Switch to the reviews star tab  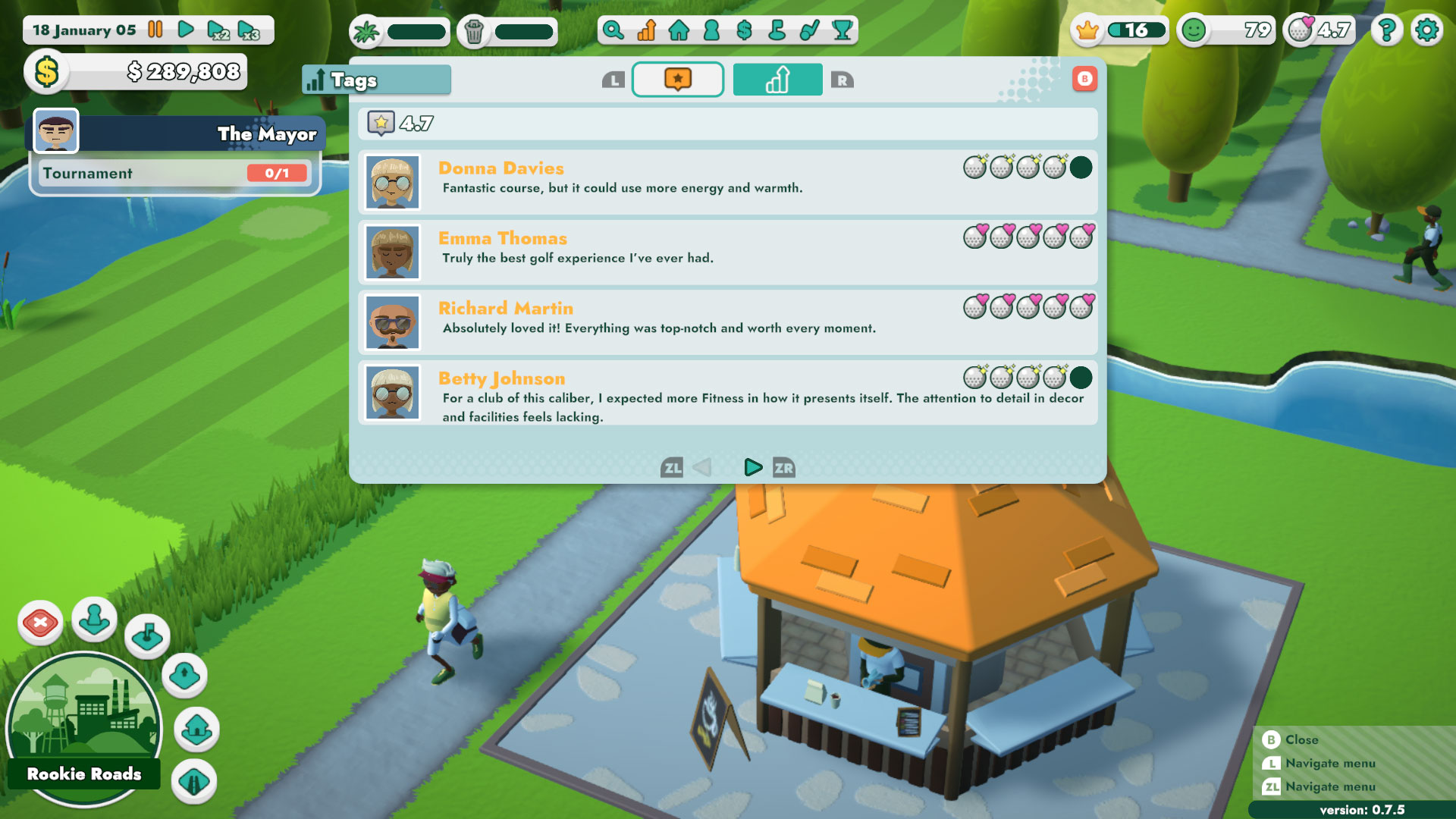677,79
